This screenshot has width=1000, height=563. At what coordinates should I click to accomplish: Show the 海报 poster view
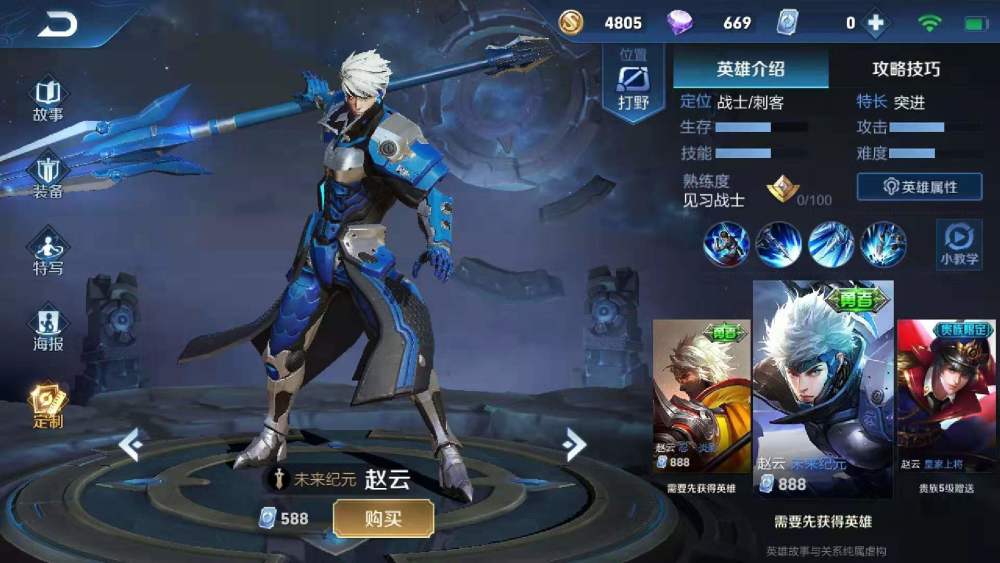click(x=48, y=330)
